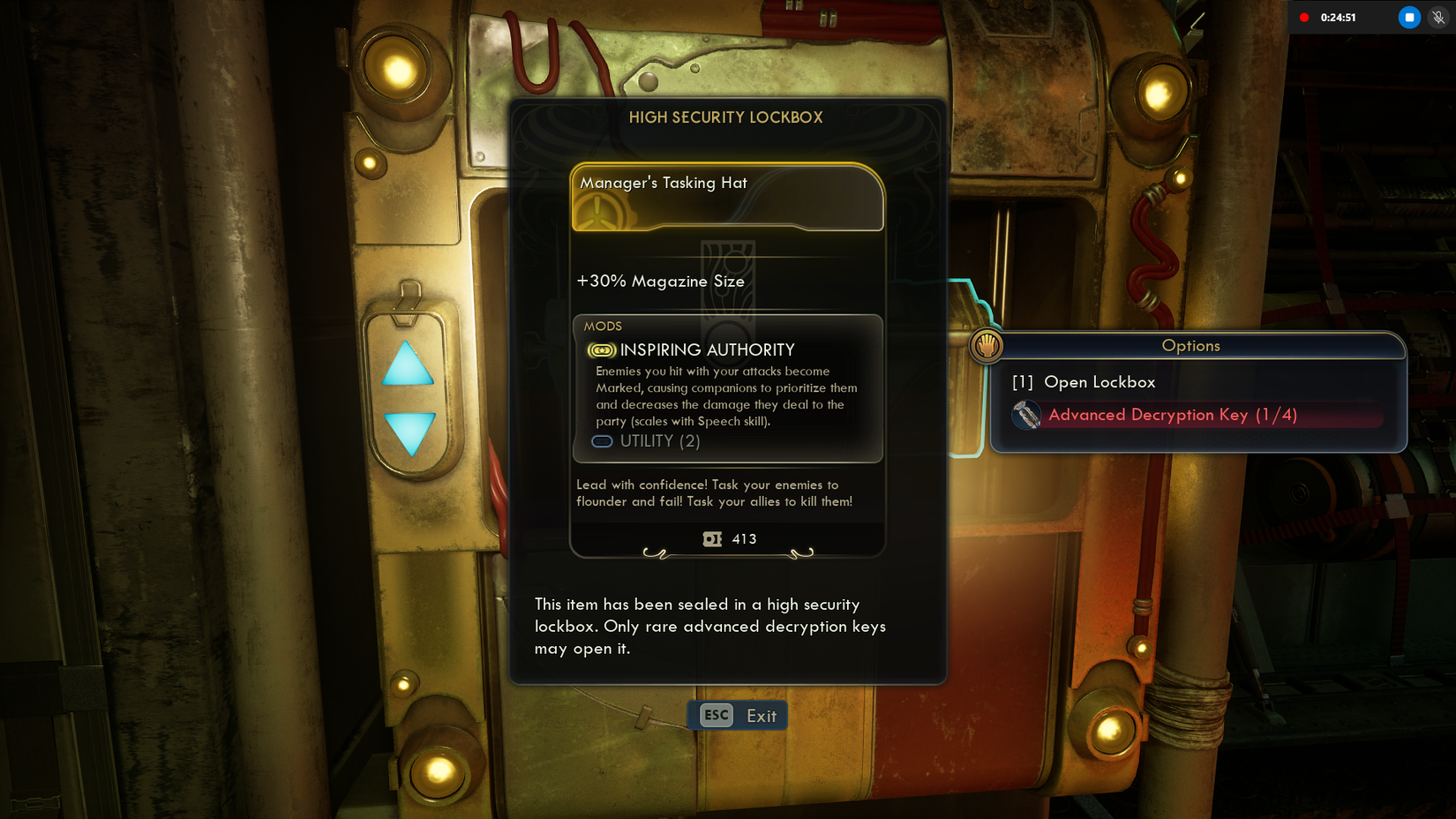Click the Utility (2) mod slot icon
1456x819 pixels.
point(602,441)
